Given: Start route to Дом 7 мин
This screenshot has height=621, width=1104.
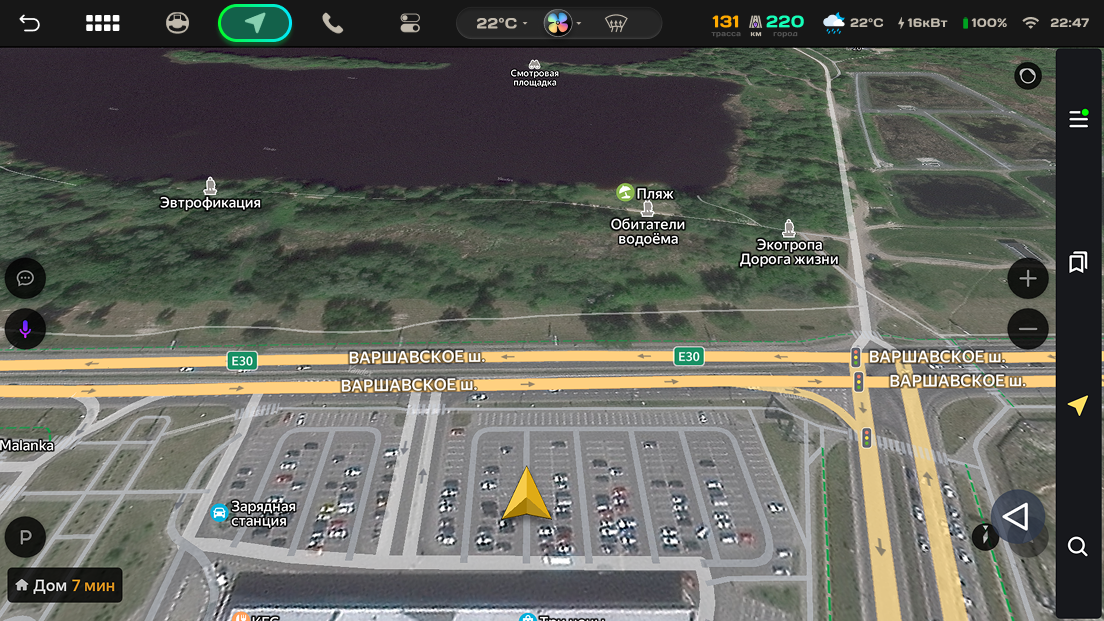Looking at the screenshot, I should coord(65,585).
